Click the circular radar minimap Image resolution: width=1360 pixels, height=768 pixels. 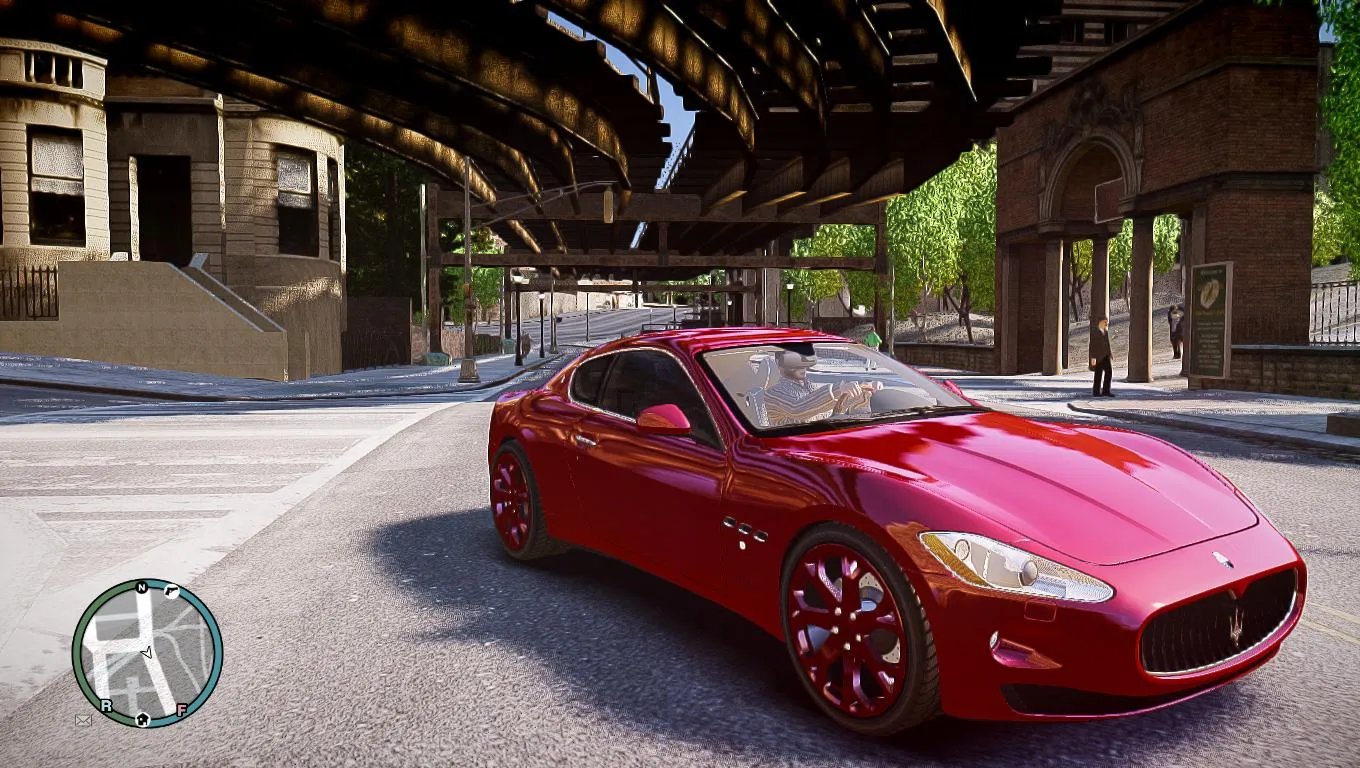(x=147, y=652)
